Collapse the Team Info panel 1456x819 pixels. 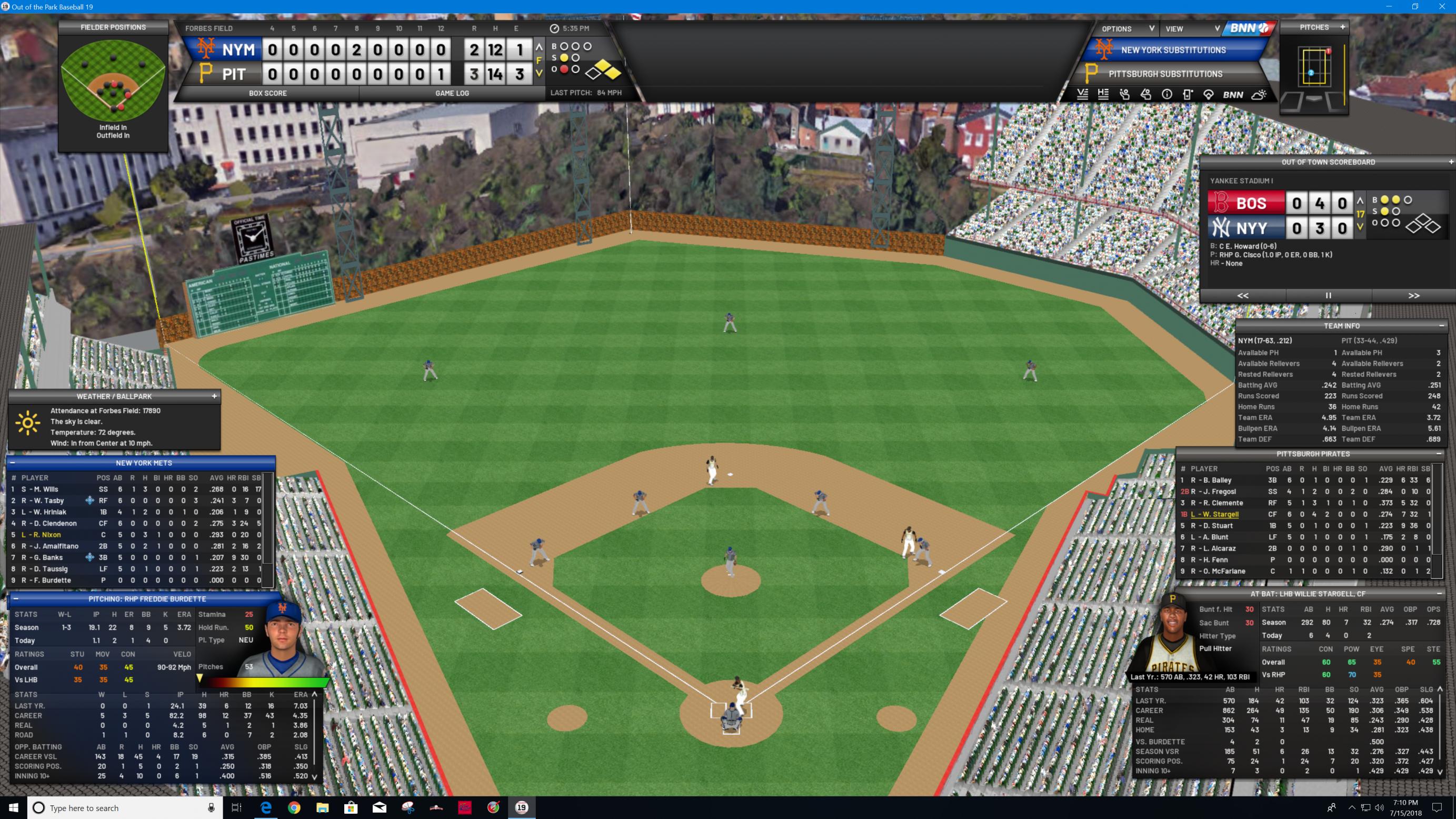pos(1441,326)
